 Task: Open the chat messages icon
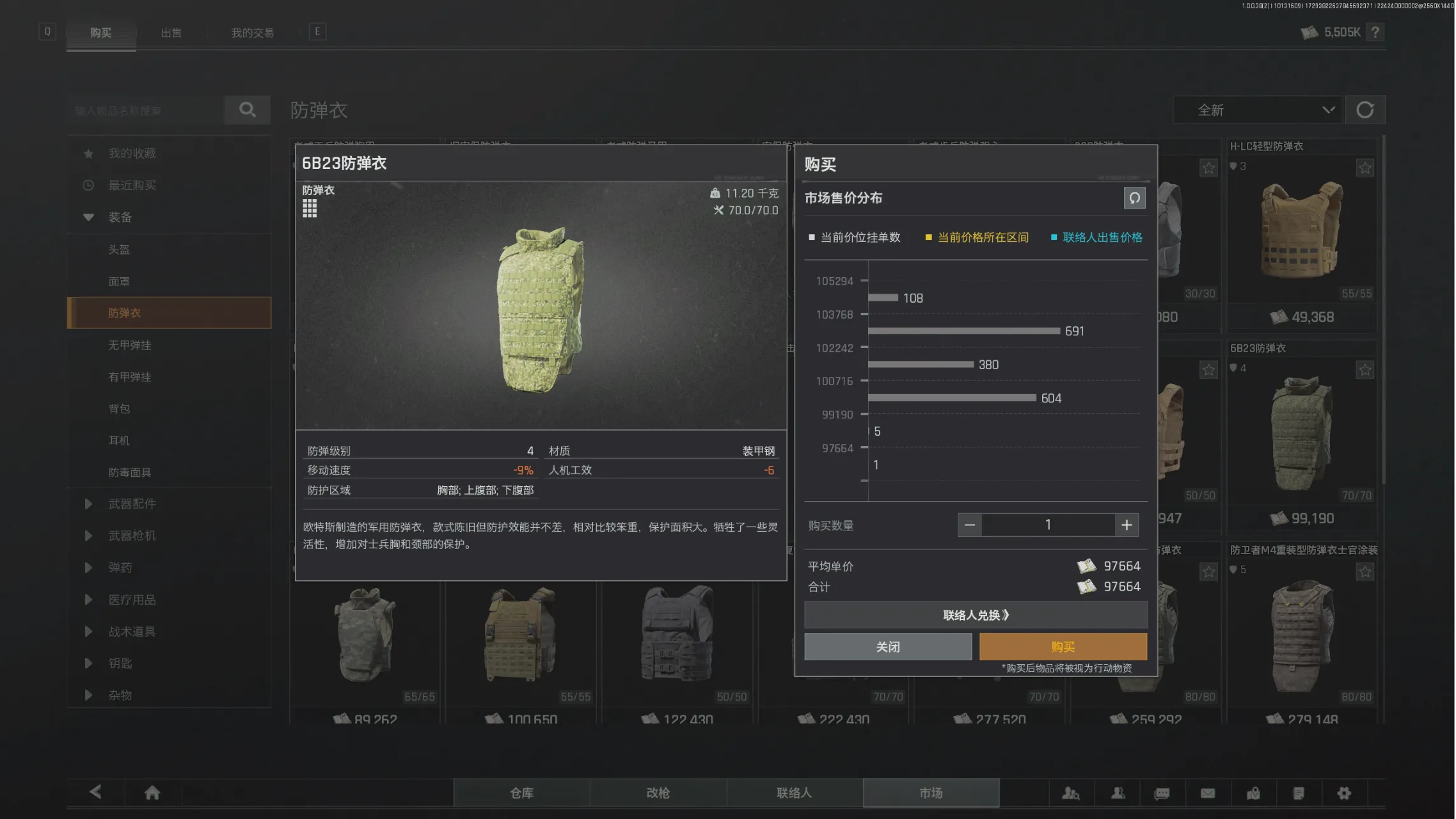click(1161, 793)
